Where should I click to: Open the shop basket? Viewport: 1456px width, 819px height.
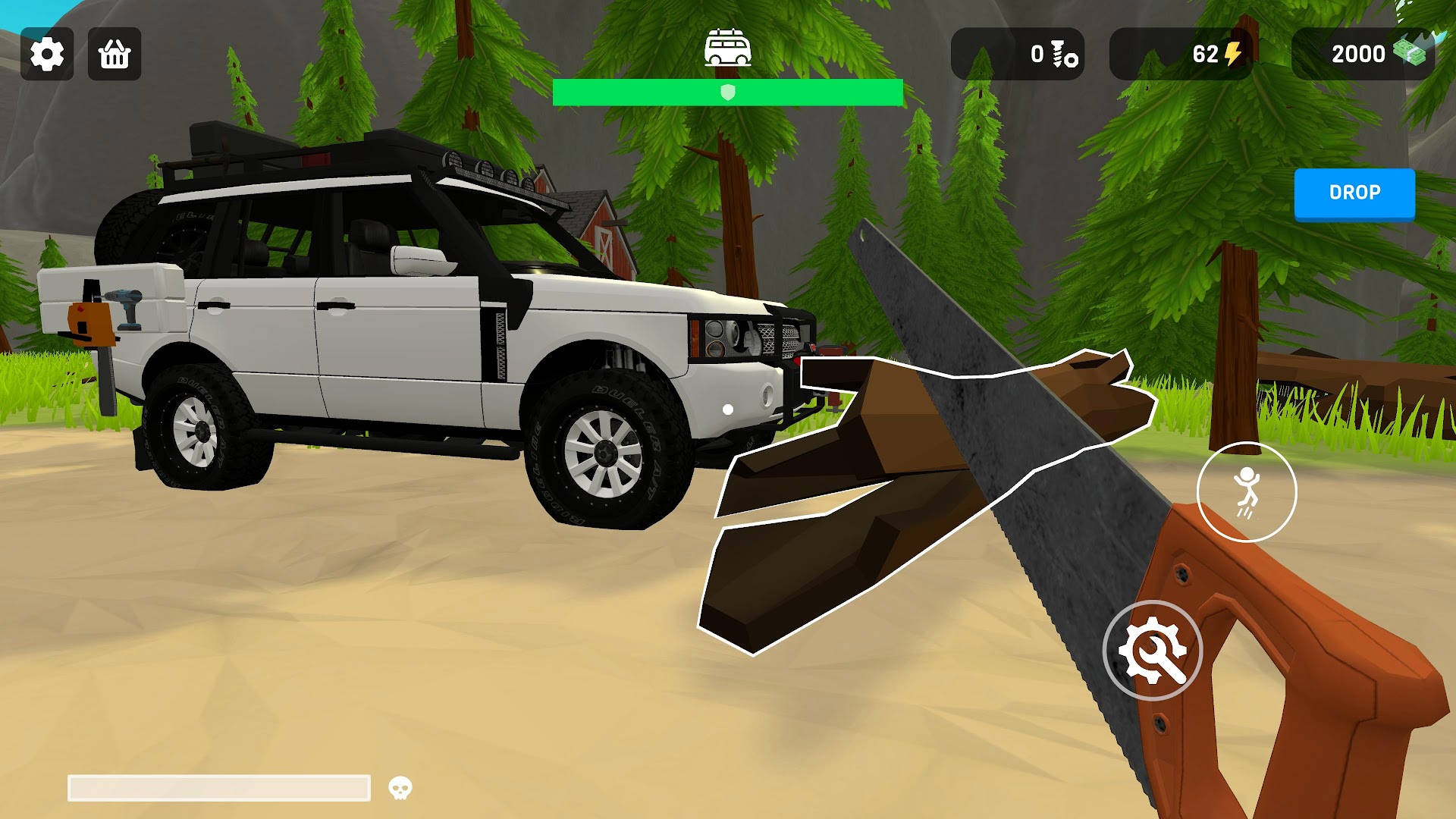pos(115,54)
